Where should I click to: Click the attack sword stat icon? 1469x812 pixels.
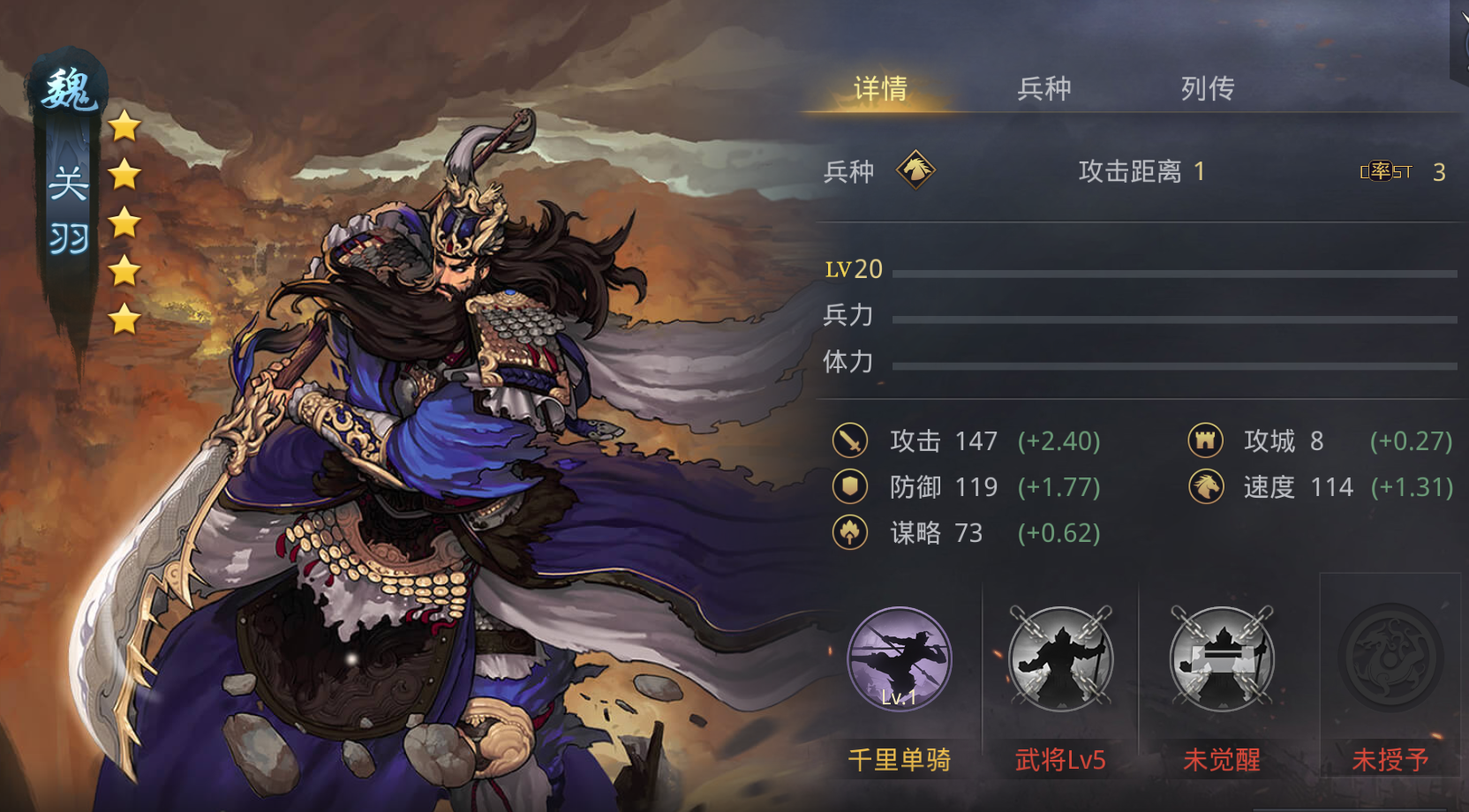pos(850,440)
